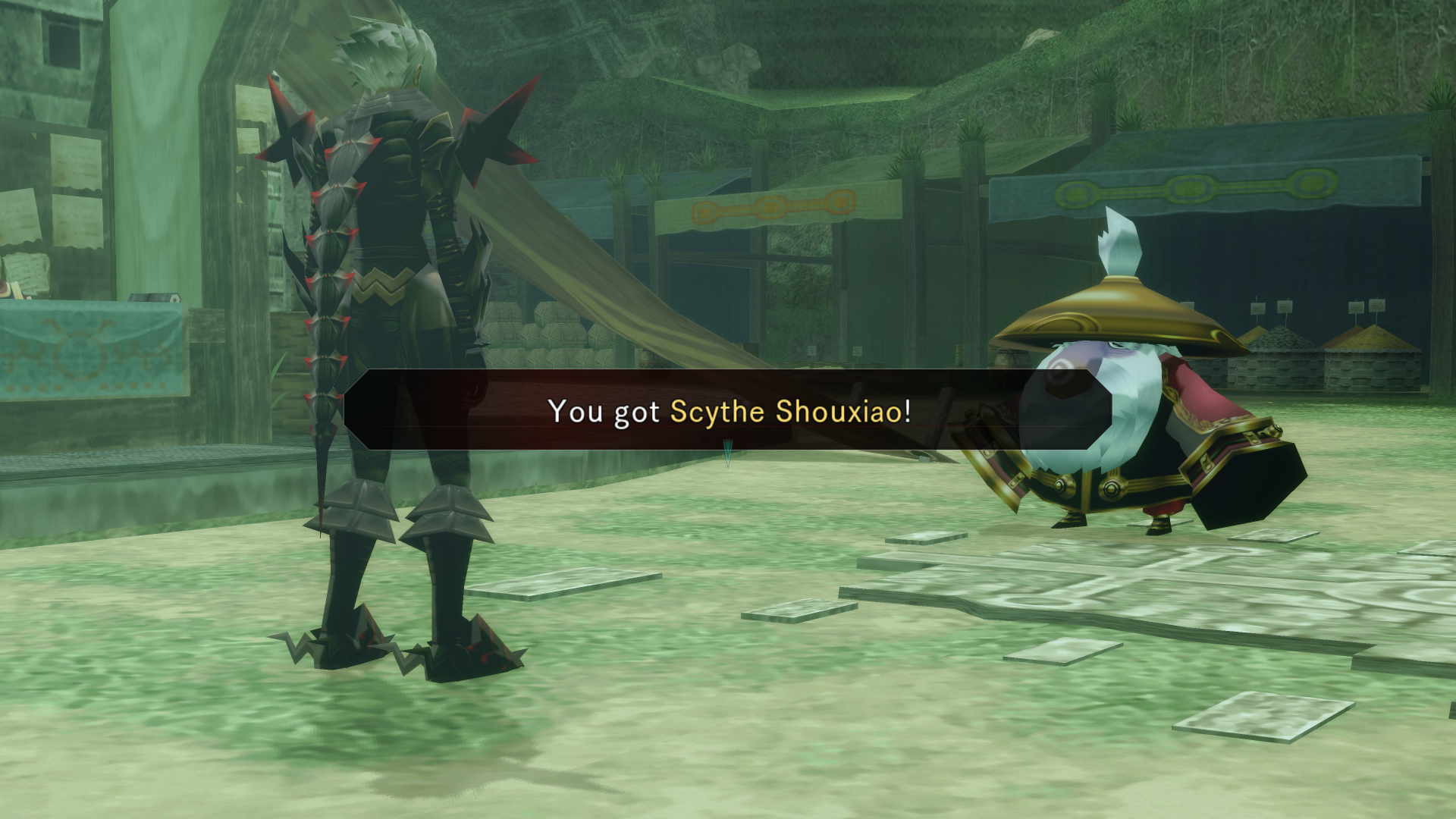Click the teal continue arrow below the message
1456x819 pixels.
pyautogui.click(x=728, y=454)
